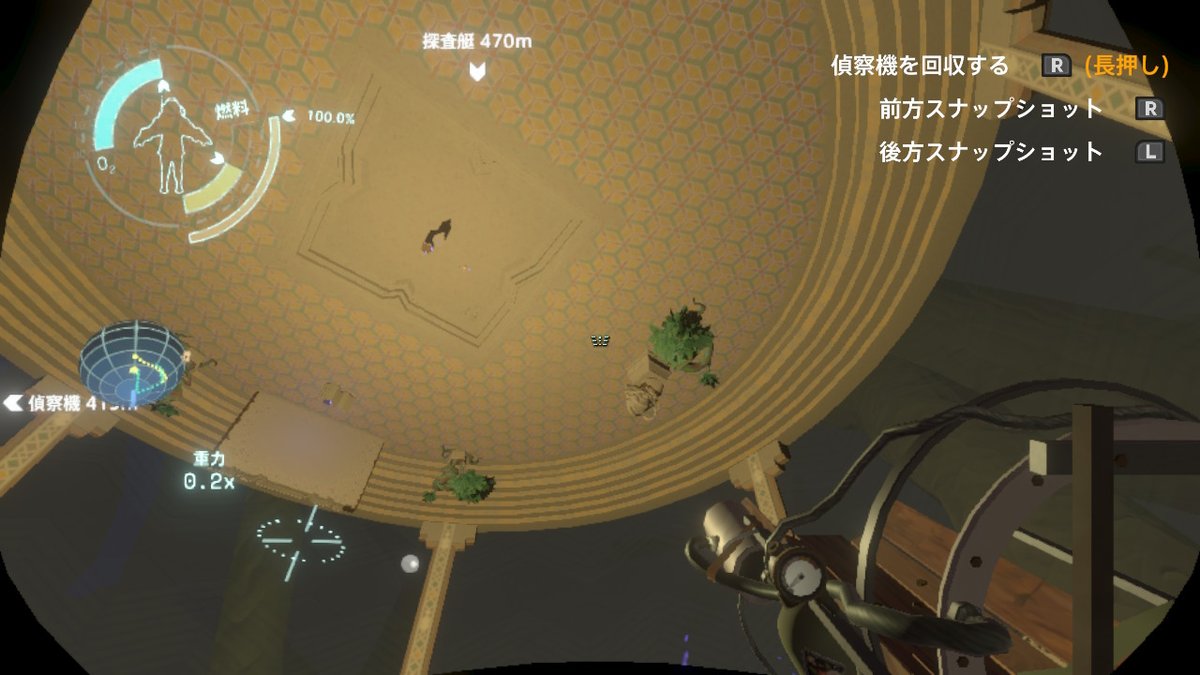Click the spherical radar minimap
Screen dimensions: 1200x675
tap(132, 363)
